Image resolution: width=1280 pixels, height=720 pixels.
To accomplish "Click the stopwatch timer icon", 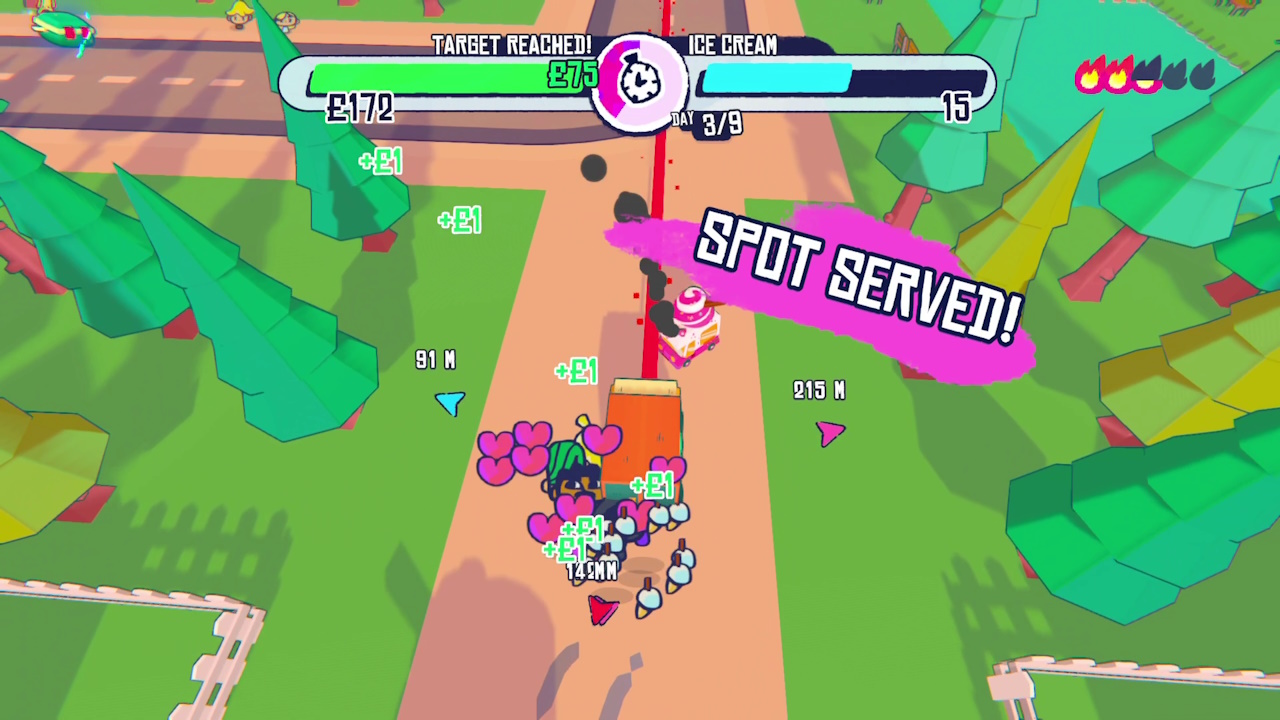I will point(640,80).
